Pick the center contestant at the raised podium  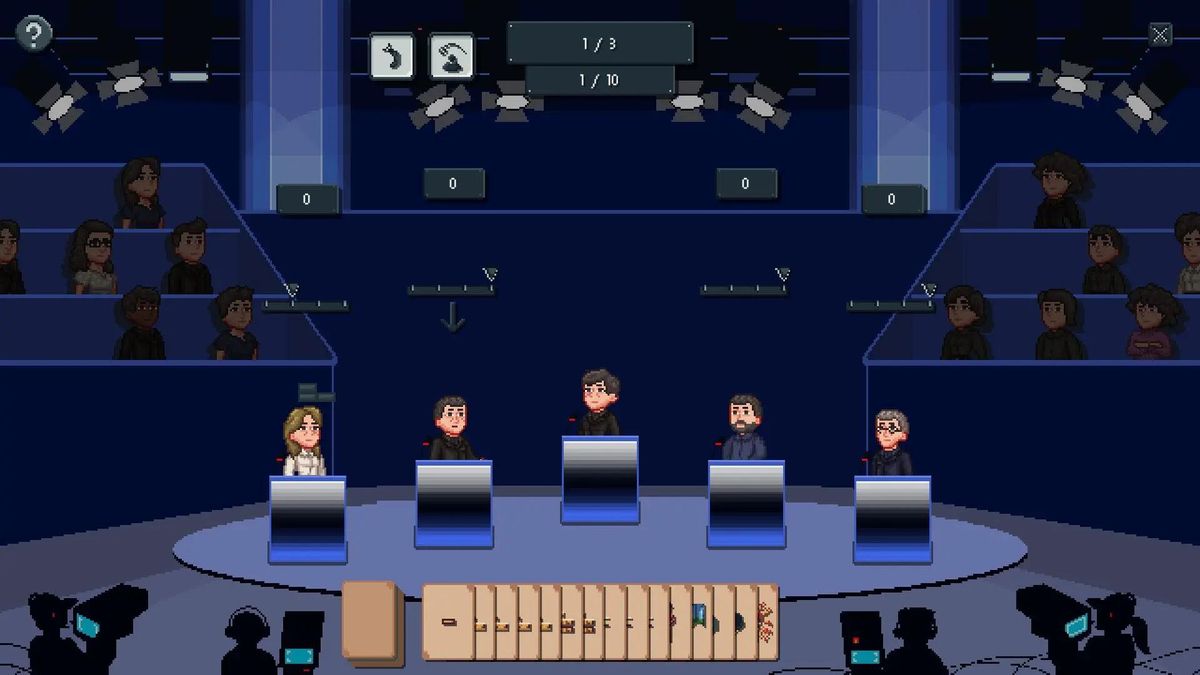coord(599,403)
